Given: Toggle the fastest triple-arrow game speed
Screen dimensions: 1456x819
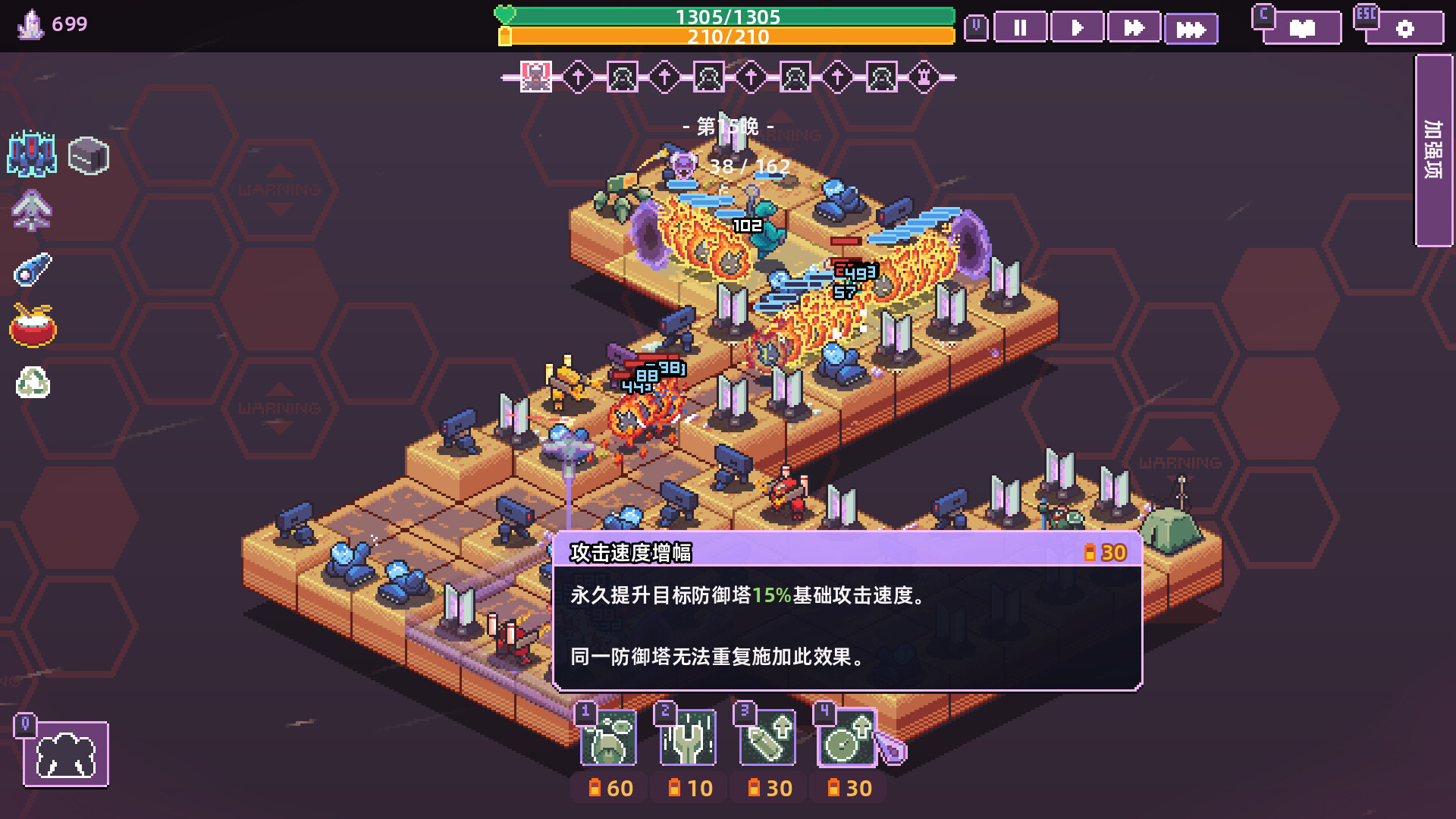Looking at the screenshot, I should [1191, 28].
